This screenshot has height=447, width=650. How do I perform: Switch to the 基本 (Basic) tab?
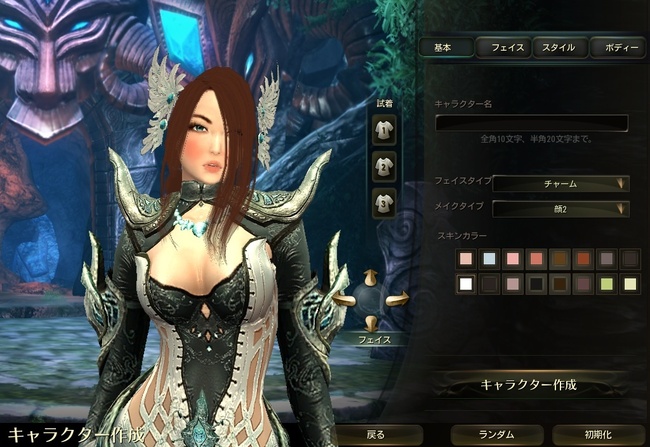pyautogui.click(x=443, y=47)
